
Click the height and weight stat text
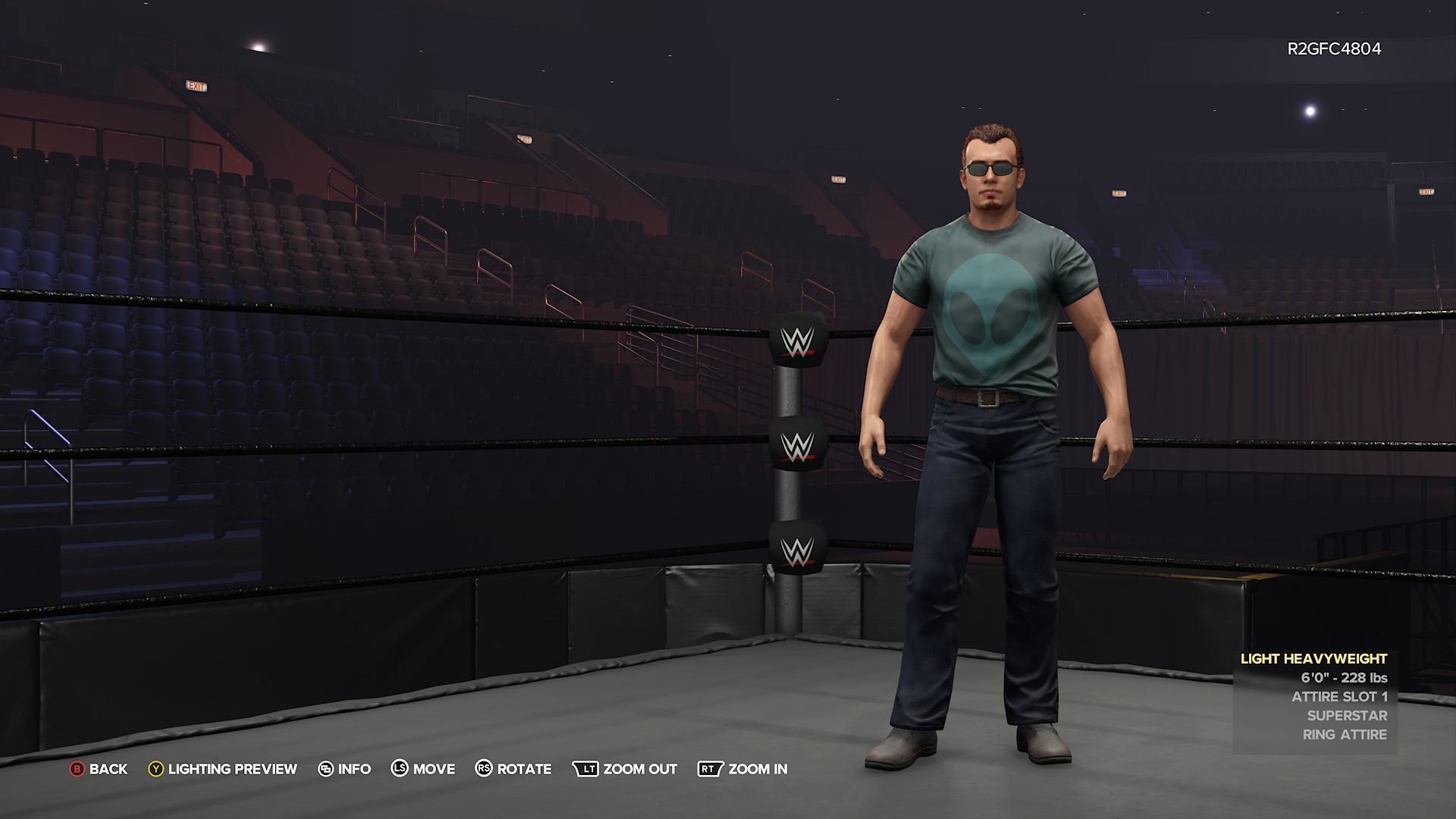coord(1345,678)
